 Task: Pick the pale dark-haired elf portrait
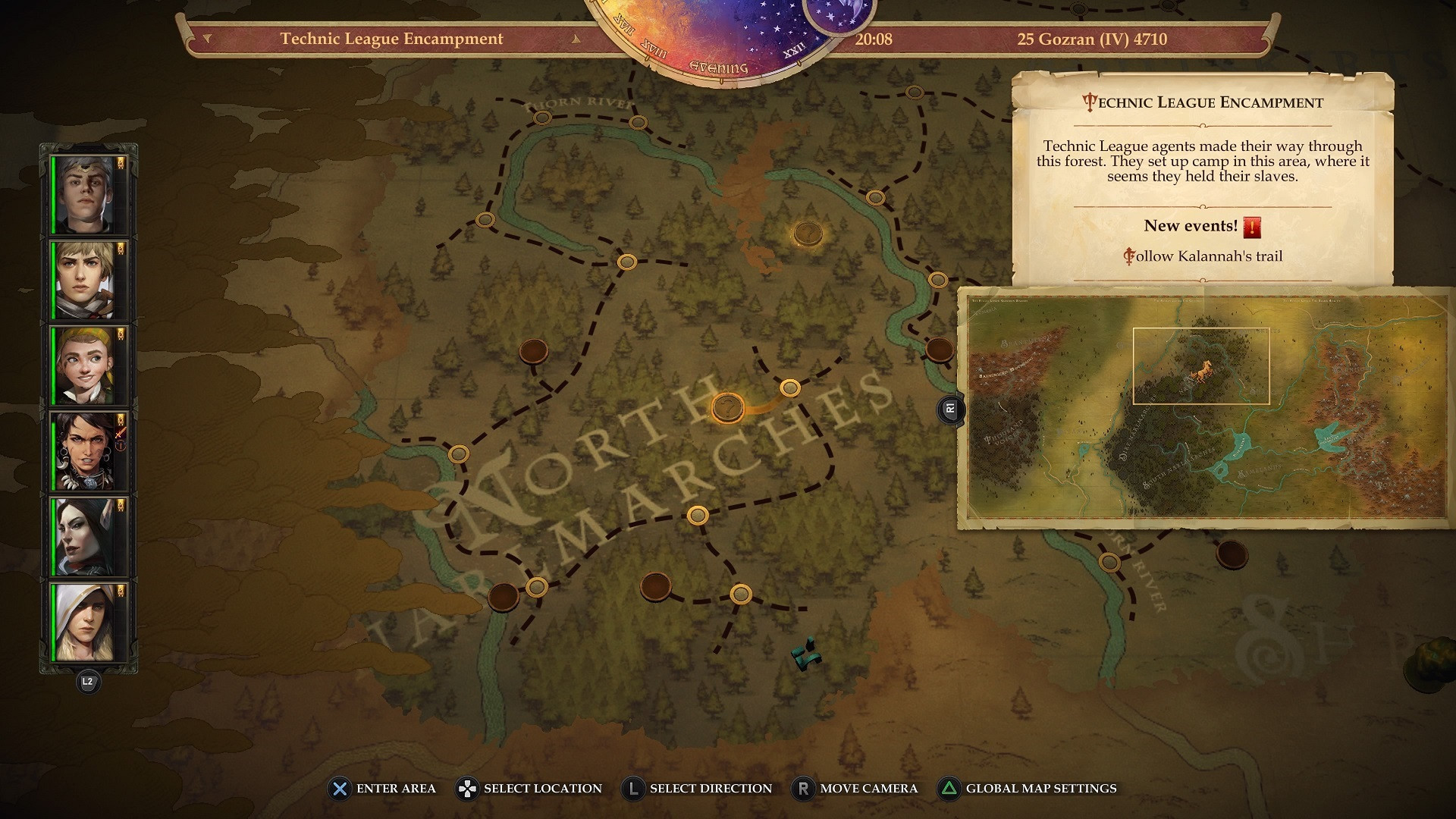pos(83,538)
